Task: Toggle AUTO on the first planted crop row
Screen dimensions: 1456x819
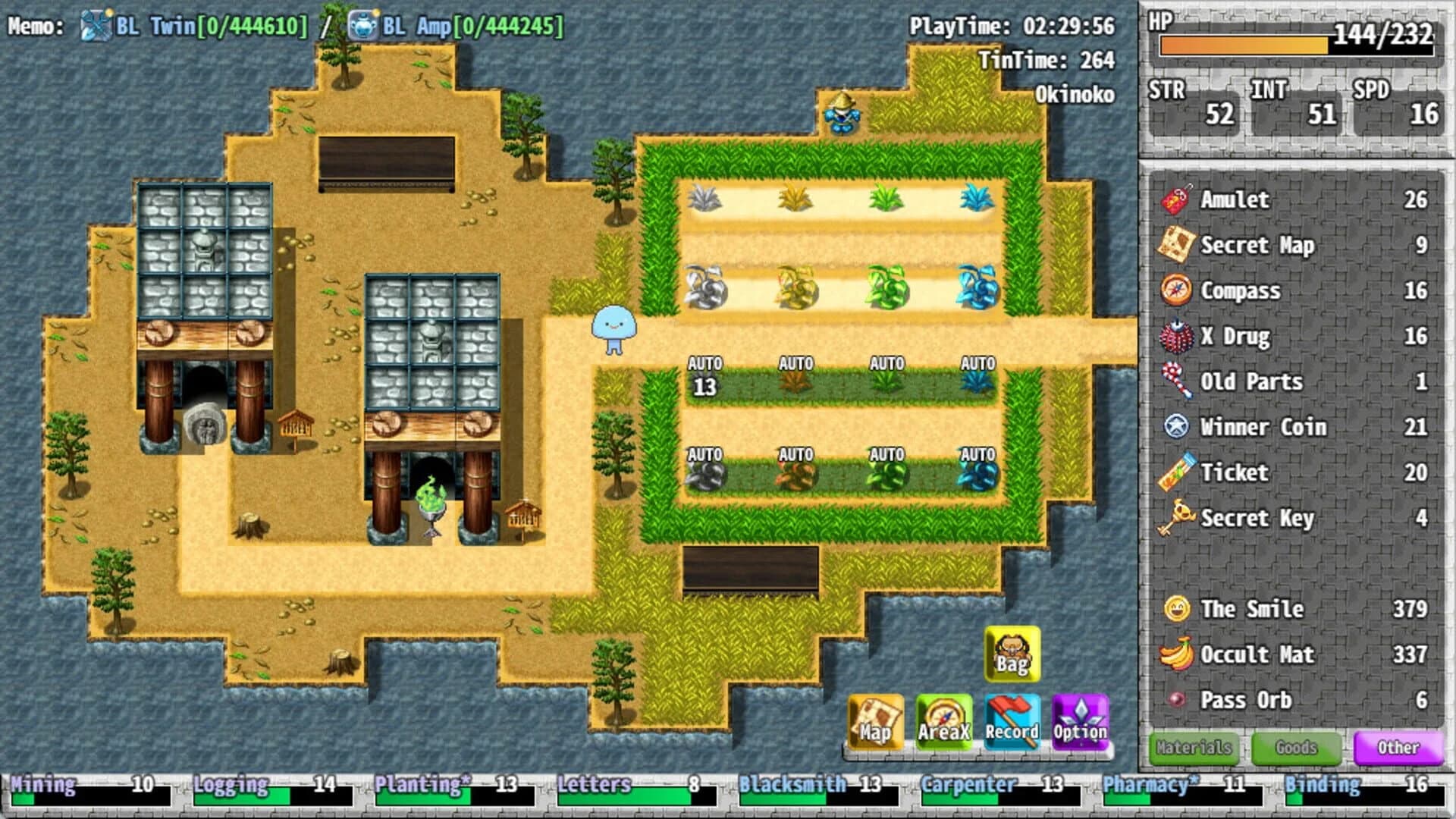Action: point(707,362)
